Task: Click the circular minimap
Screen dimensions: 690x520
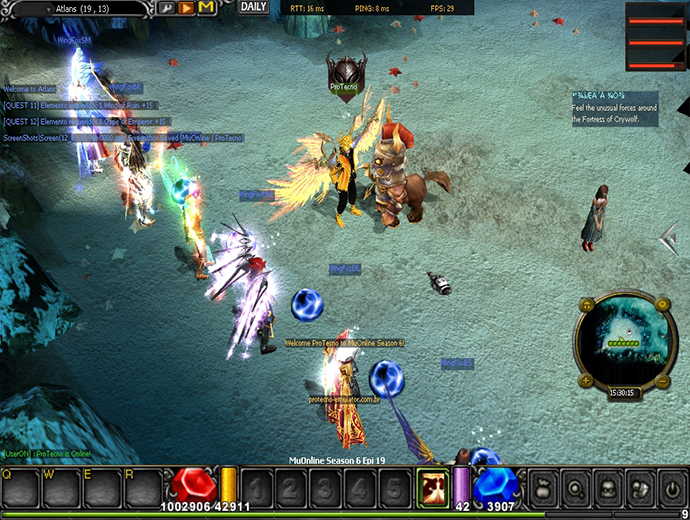Action: (x=624, y=340)
